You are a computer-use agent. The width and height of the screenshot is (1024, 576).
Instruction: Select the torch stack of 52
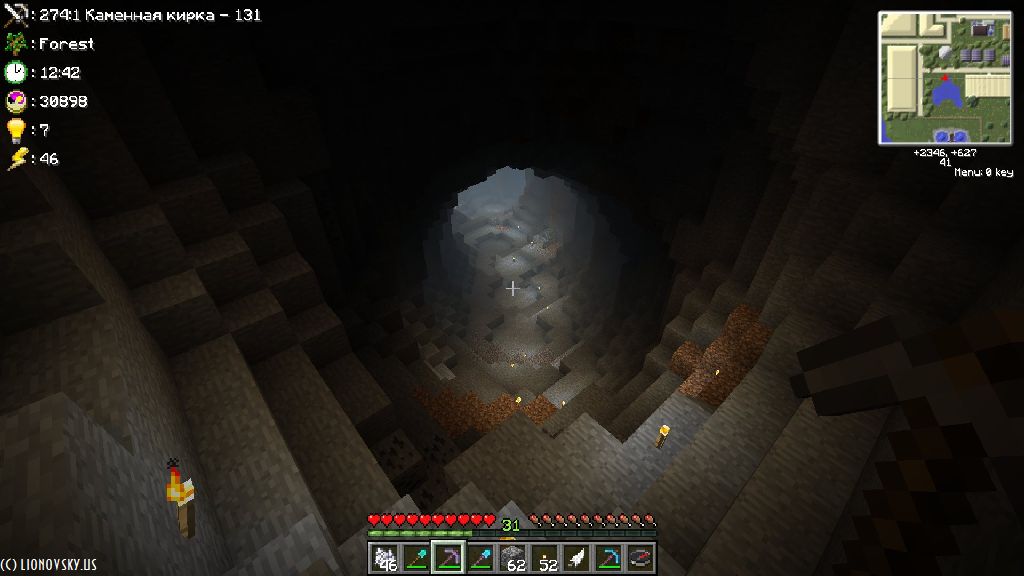[544, 558]
